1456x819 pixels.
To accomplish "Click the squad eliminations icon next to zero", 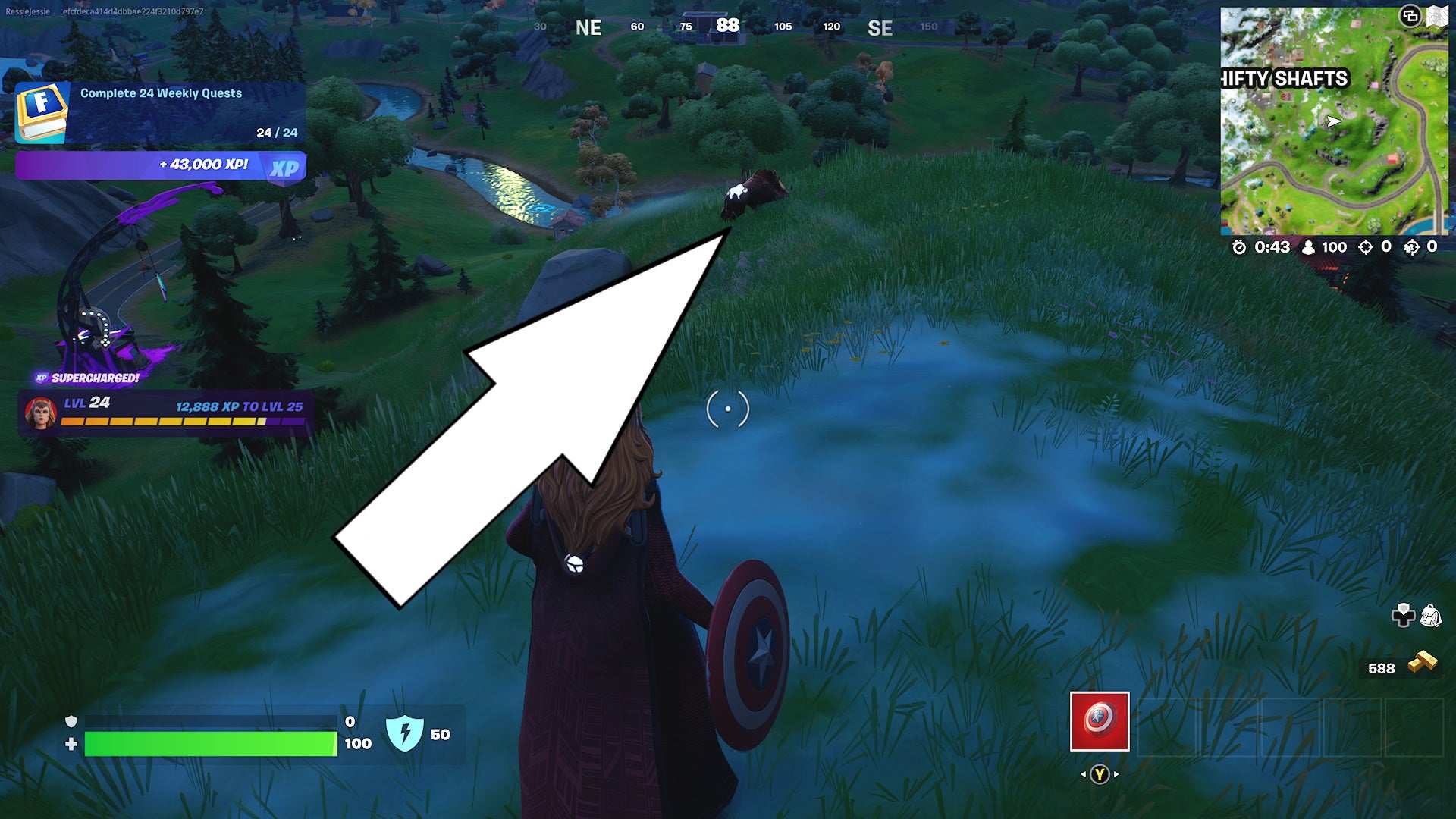I will pyautogui.click(x=1412, y=246).
